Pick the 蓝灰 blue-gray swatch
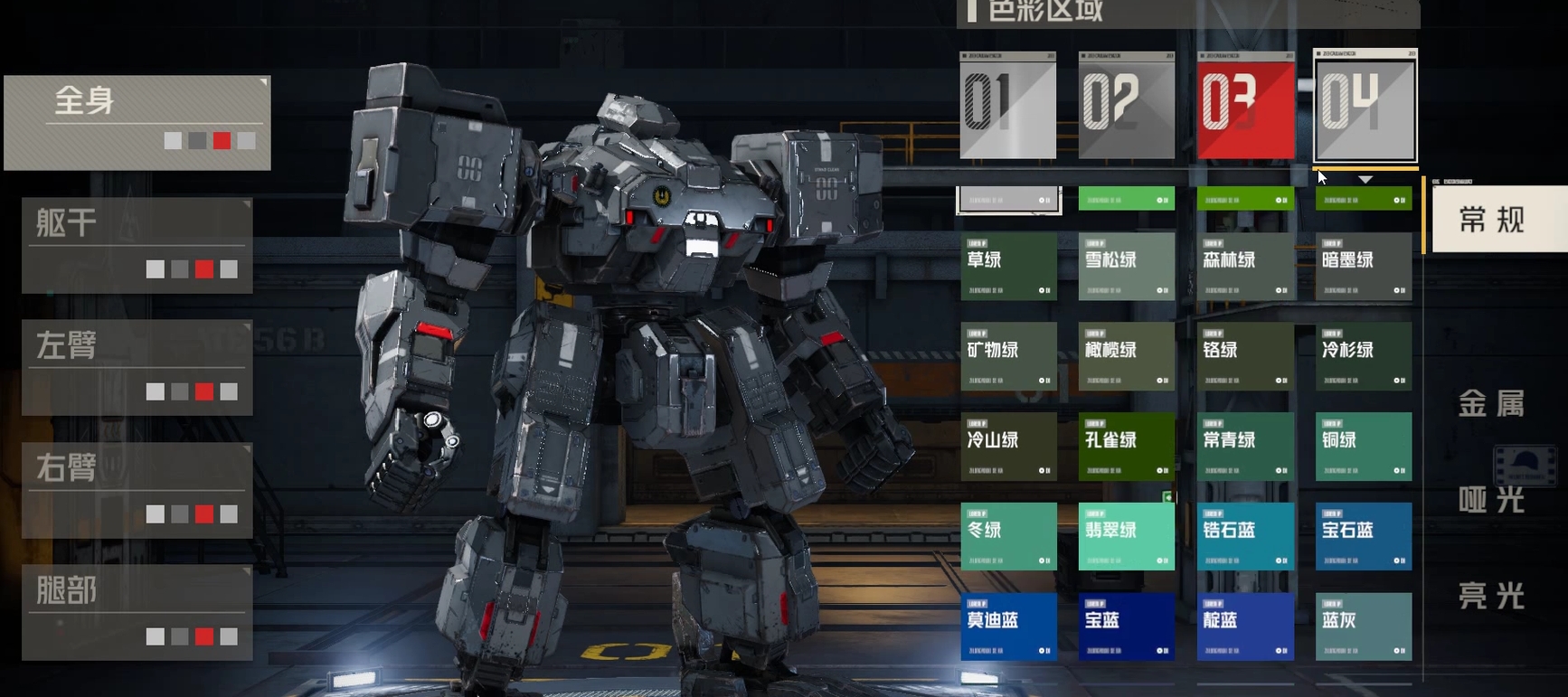Screen dimensions: 1568x697 tap(1363, 626)
